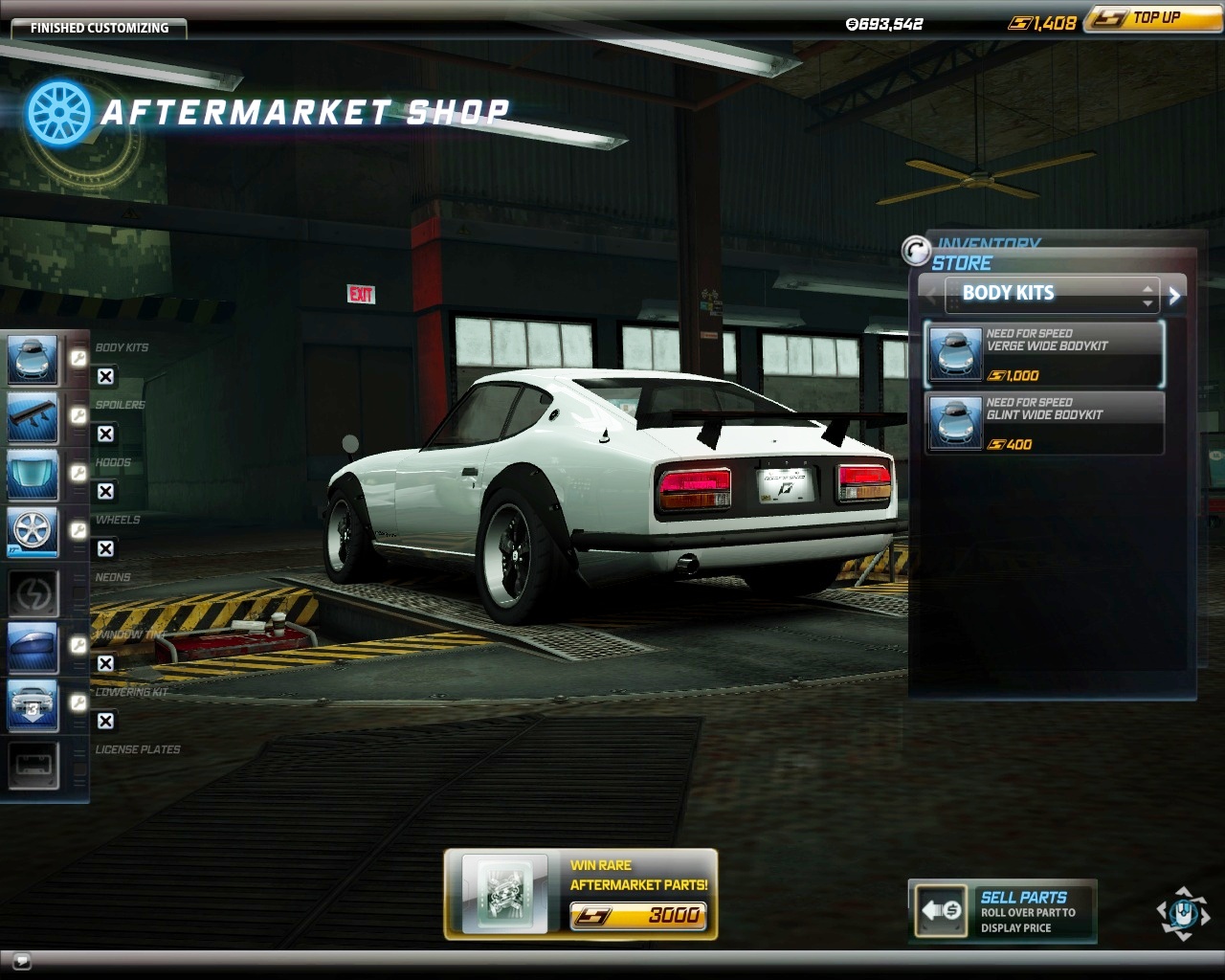Select the Window Tint slot icon
Viewport: 1225px width, 980px height.
33,648
